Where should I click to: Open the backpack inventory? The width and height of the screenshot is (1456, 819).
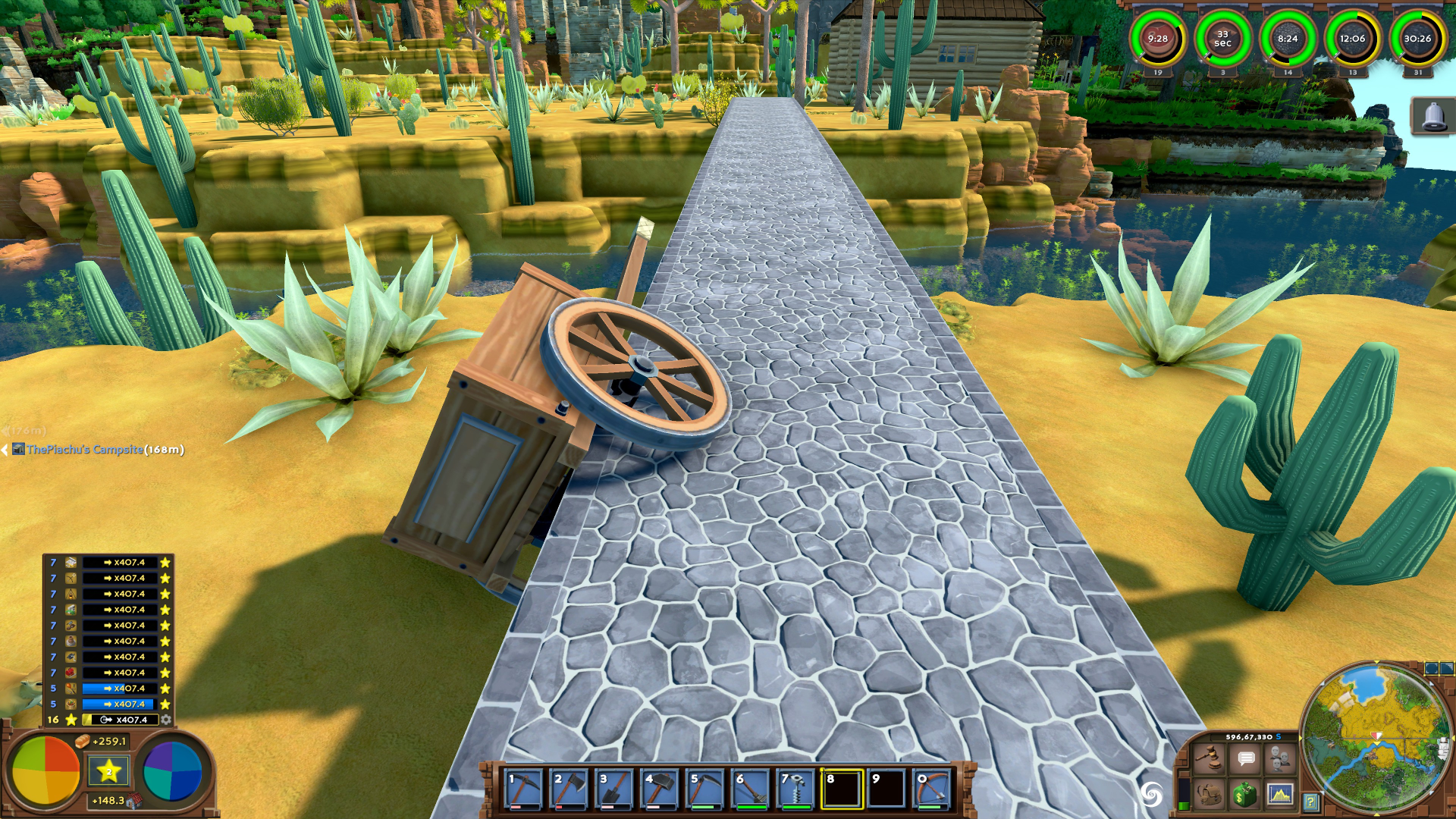[1209, 795]
